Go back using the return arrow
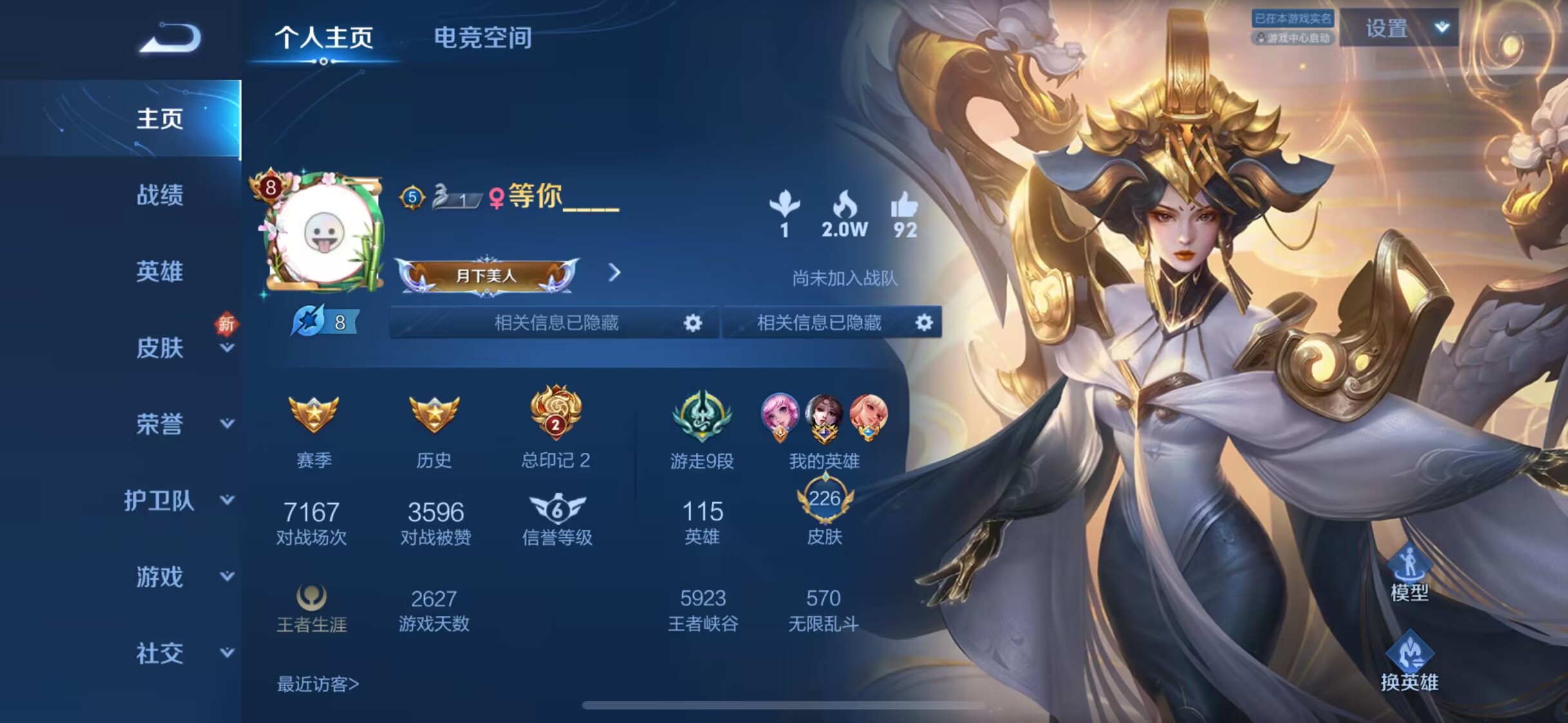Image resolution: width=1568 pixels, height=723 pixels. coord(171,37)
